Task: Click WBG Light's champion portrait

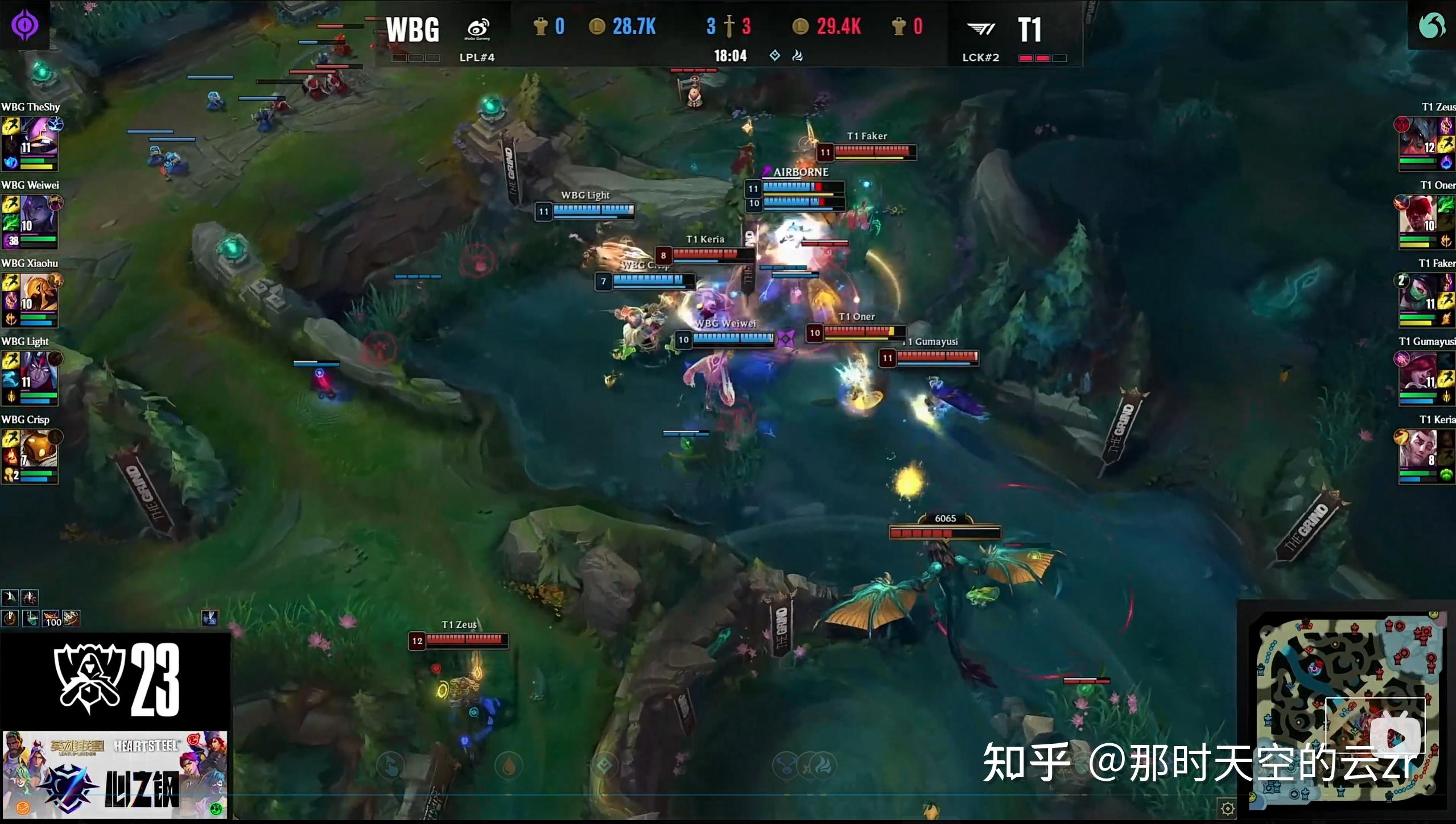Action: 39,371
